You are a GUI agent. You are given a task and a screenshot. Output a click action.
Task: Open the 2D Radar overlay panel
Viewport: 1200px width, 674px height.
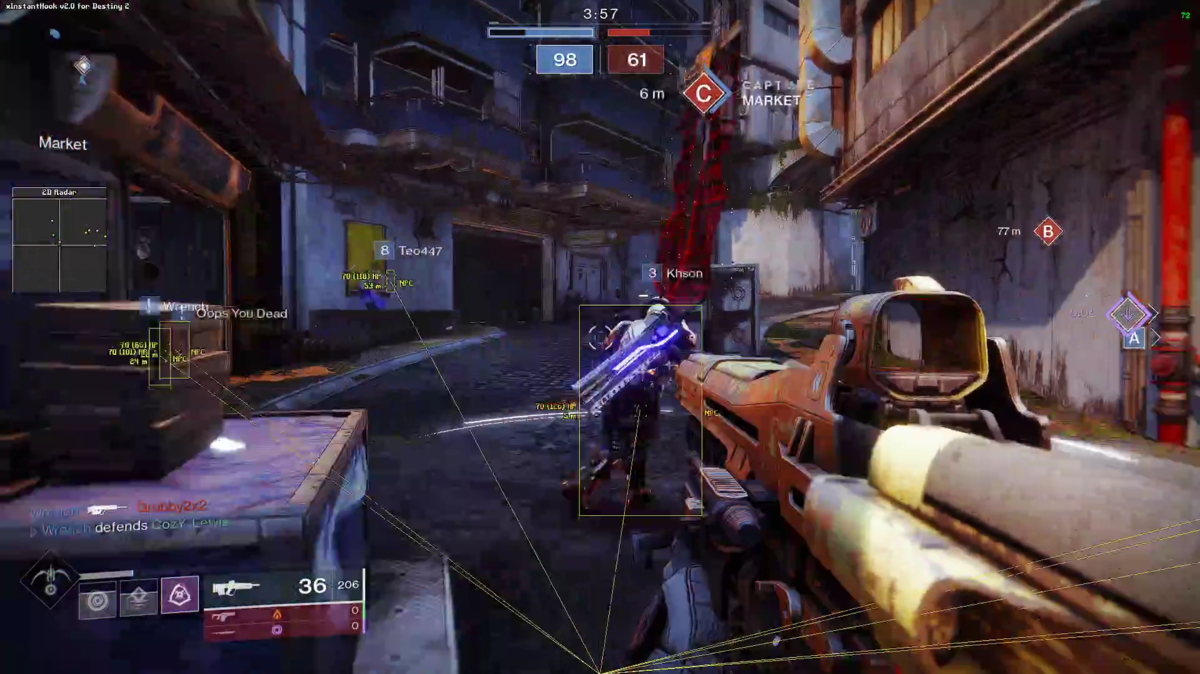(x=60, y=240)
